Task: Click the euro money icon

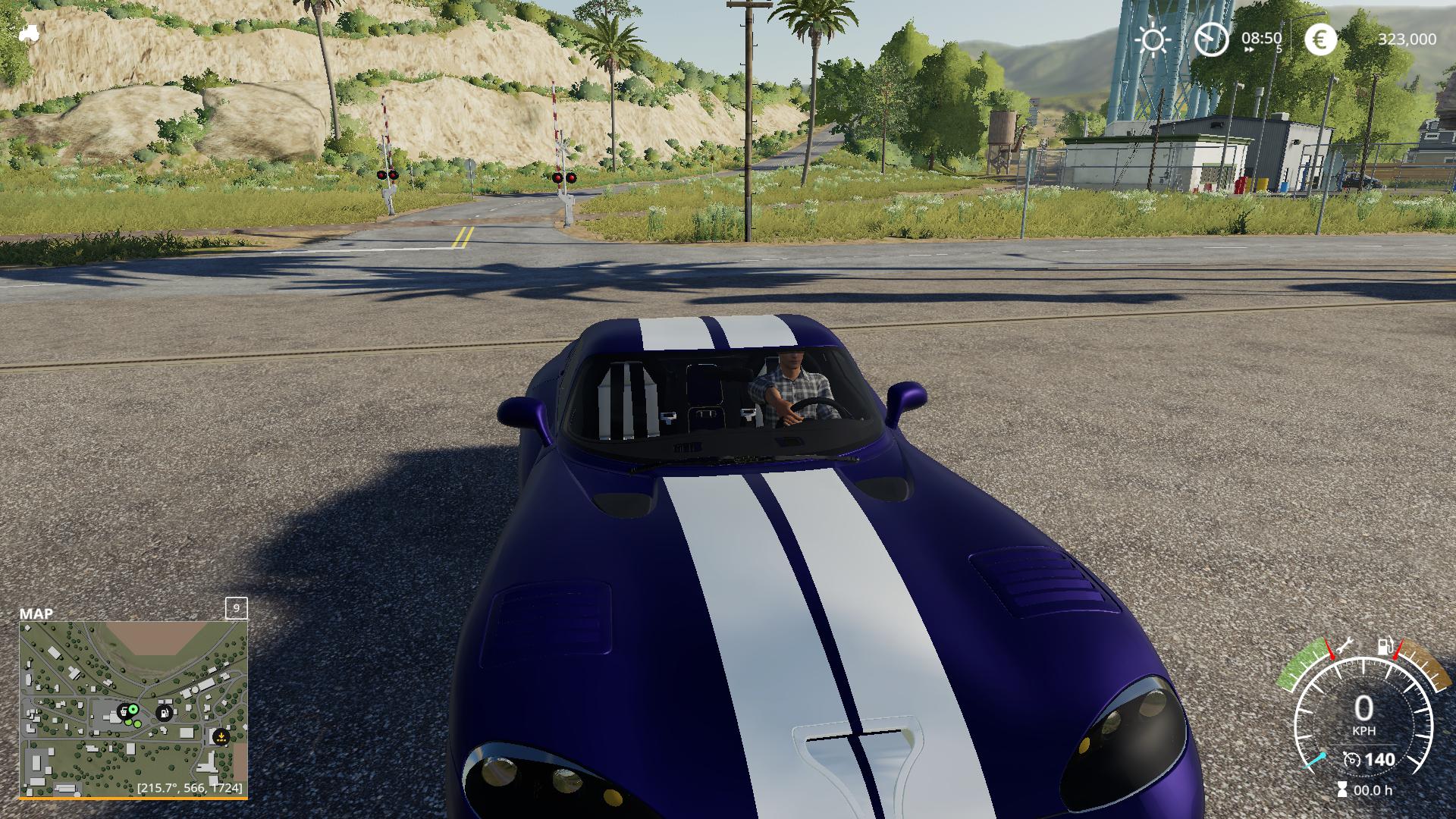Action: click(x=1320, y=39)
